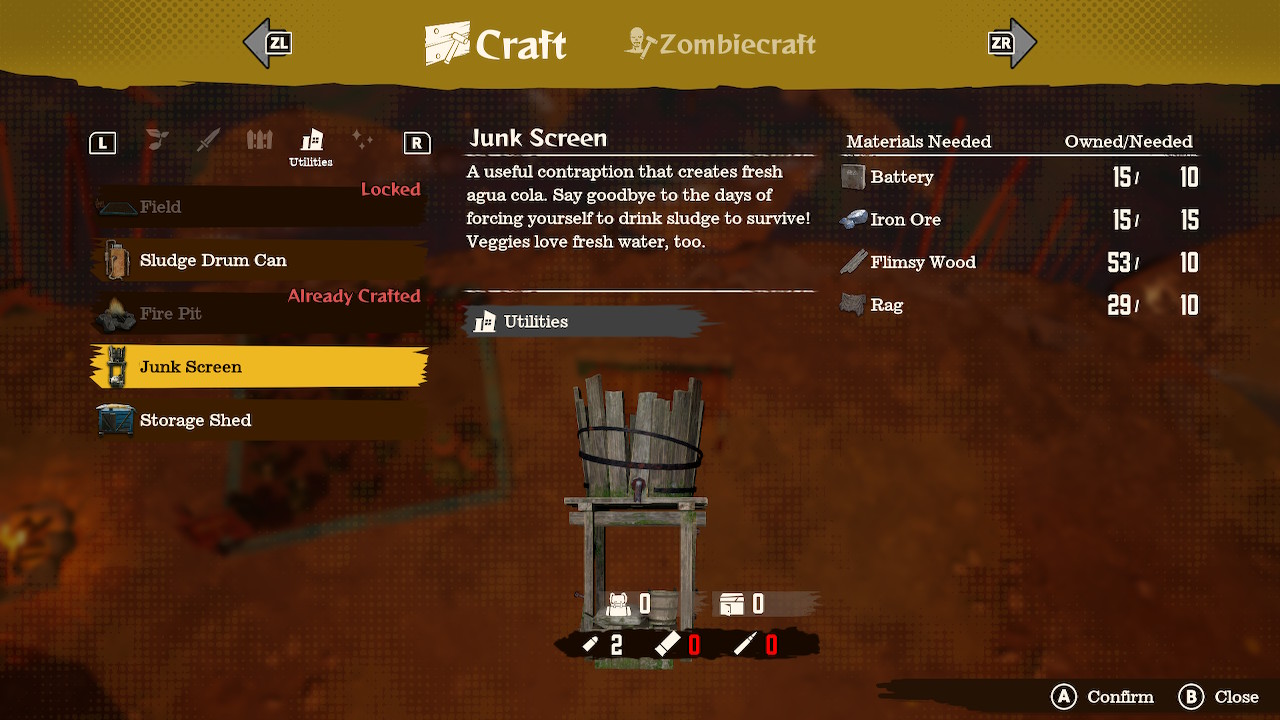Open the sparkles crafting category
This screenshot has width=1280, height=720.
[362, 140]
